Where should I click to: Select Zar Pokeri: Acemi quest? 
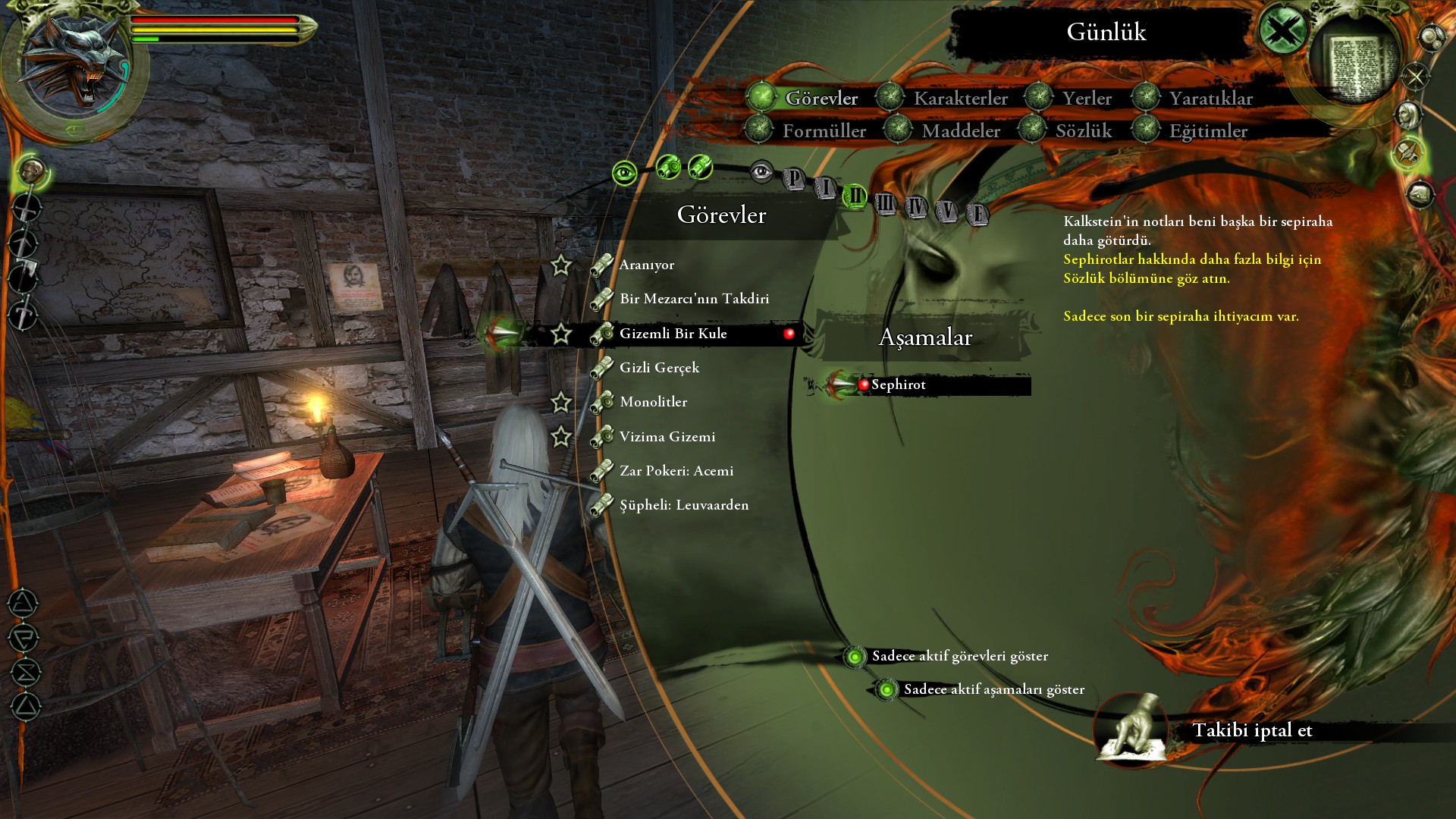(x=676, y=471)
